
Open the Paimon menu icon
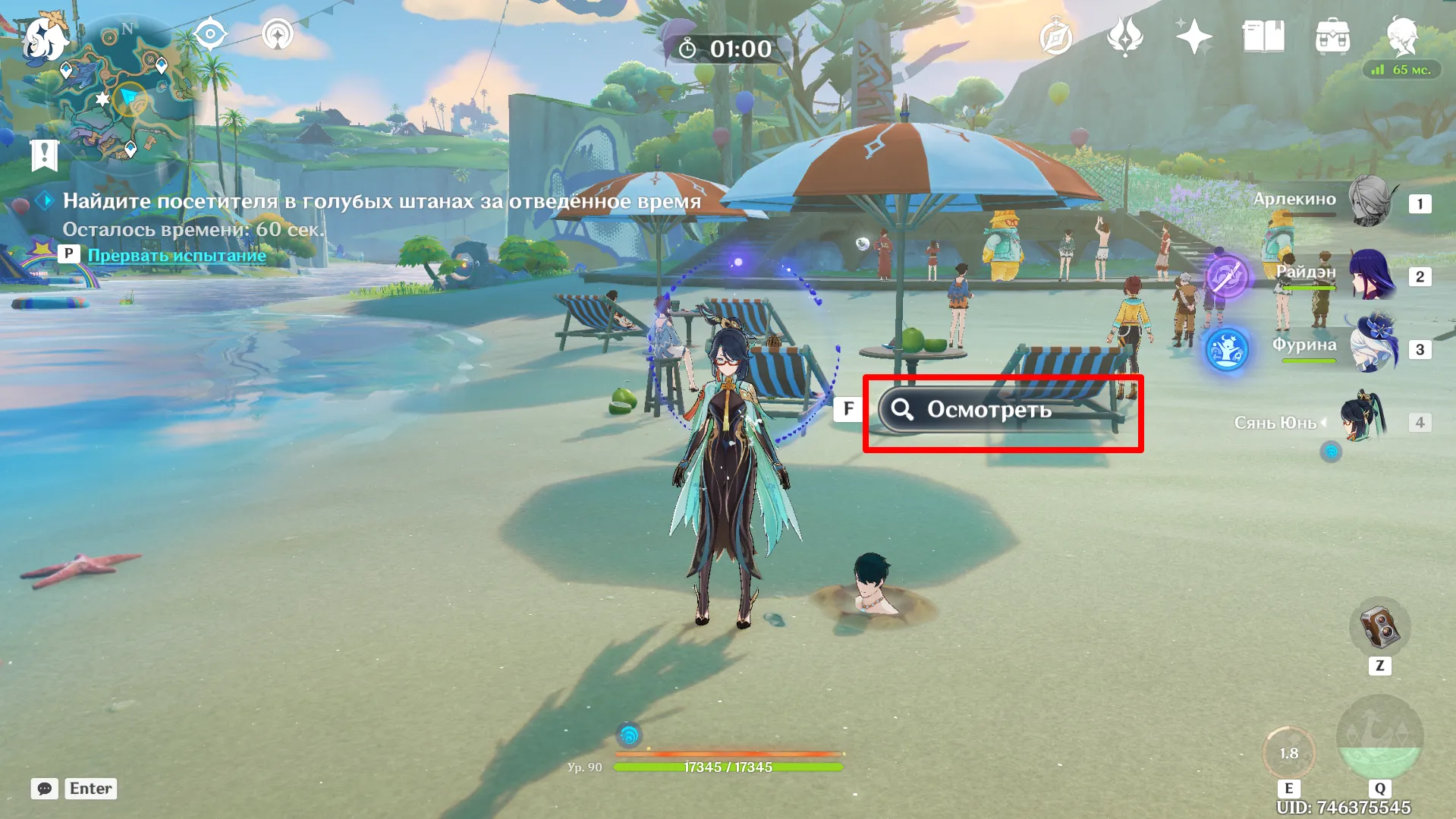pos(44,36)
